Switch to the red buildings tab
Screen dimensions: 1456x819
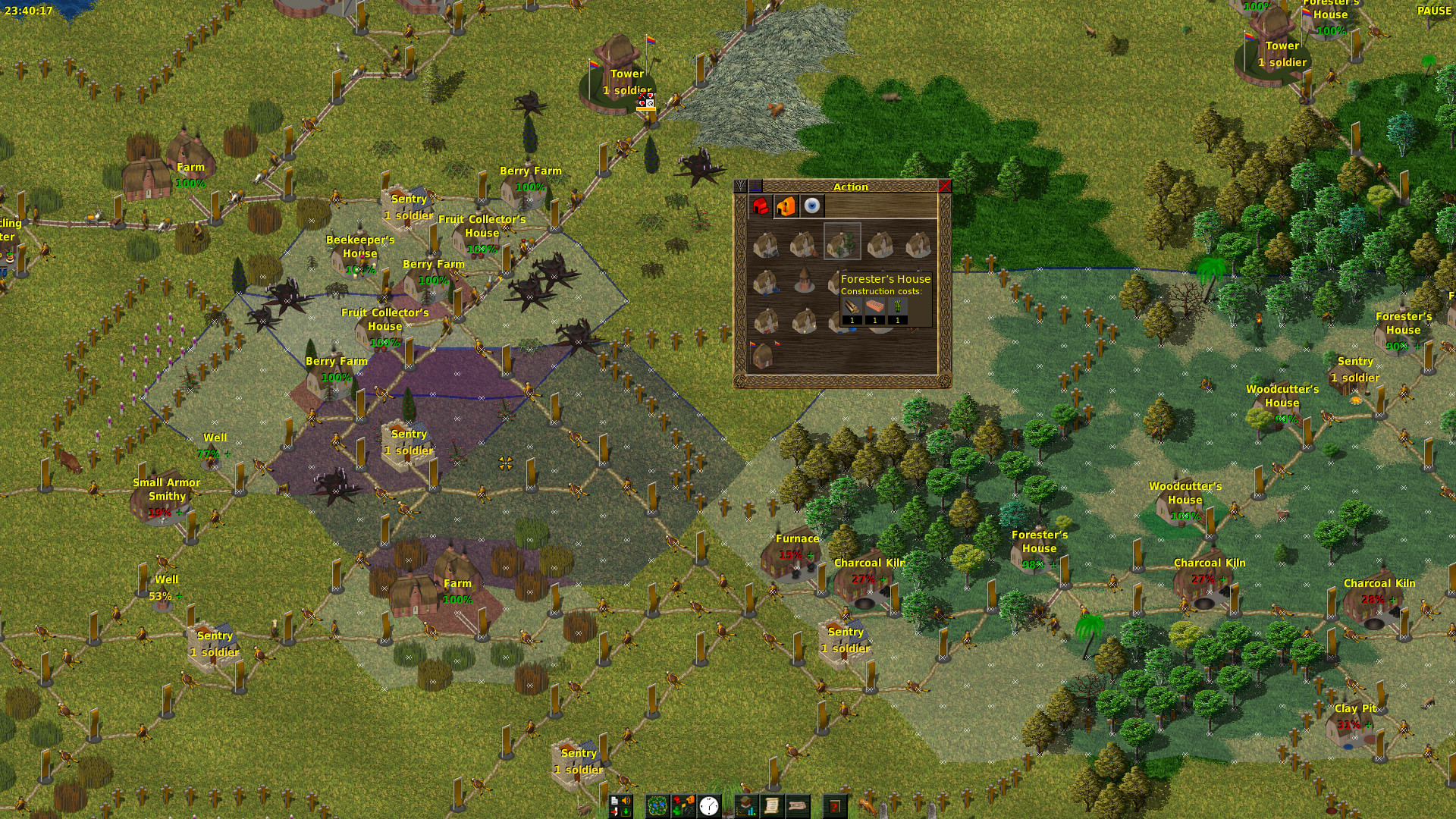tap(761, 206)
